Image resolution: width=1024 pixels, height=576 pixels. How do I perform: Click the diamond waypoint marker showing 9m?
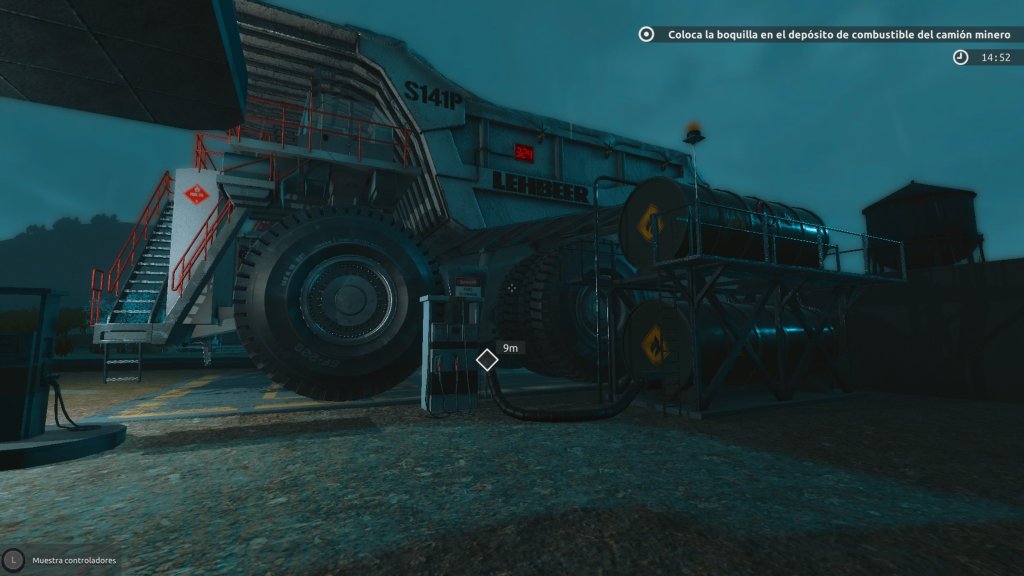coord(487,359)
